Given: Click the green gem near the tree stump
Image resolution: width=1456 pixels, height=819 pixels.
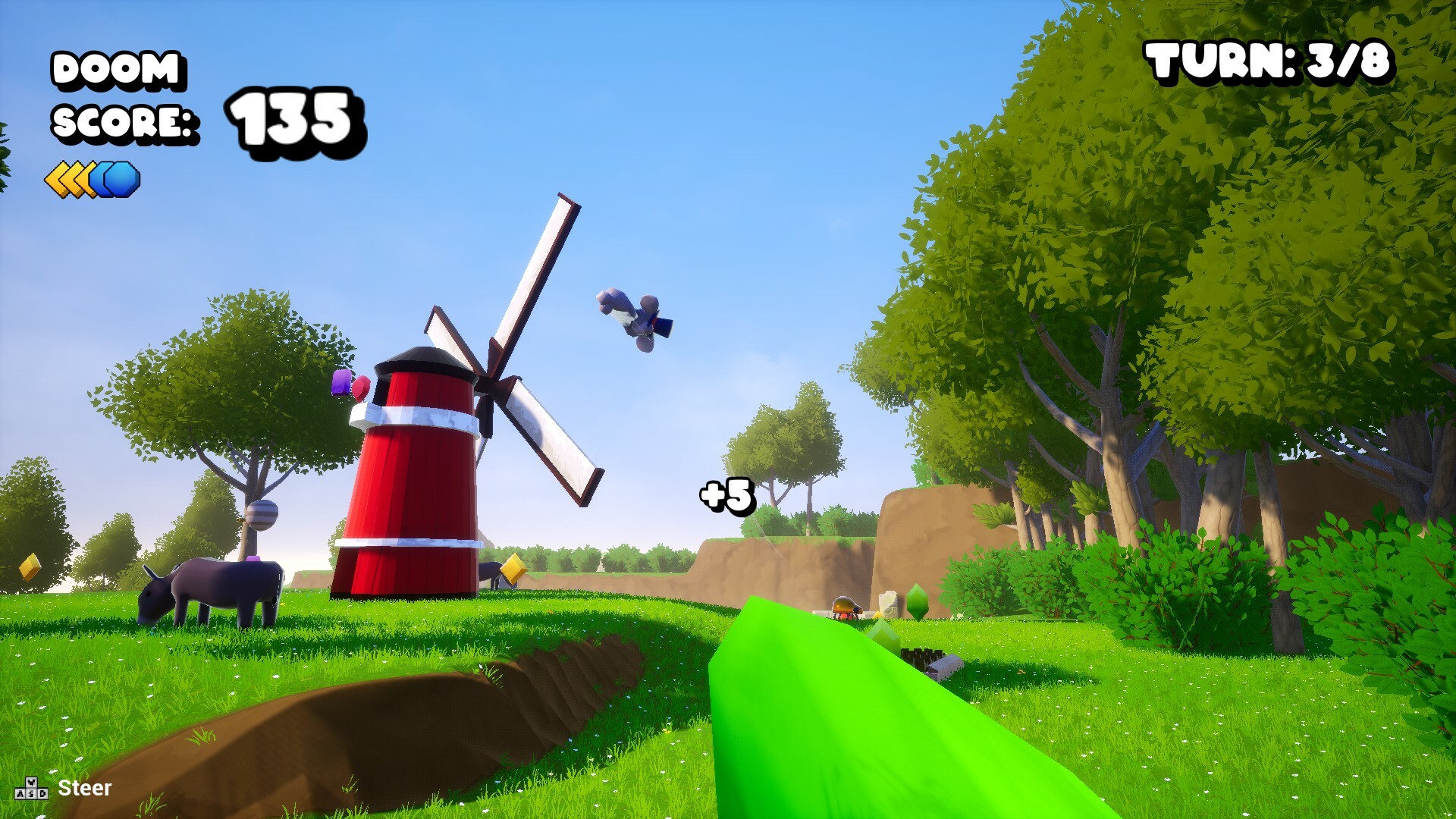Looking at the screenshot, I should [x=918, y=601].
